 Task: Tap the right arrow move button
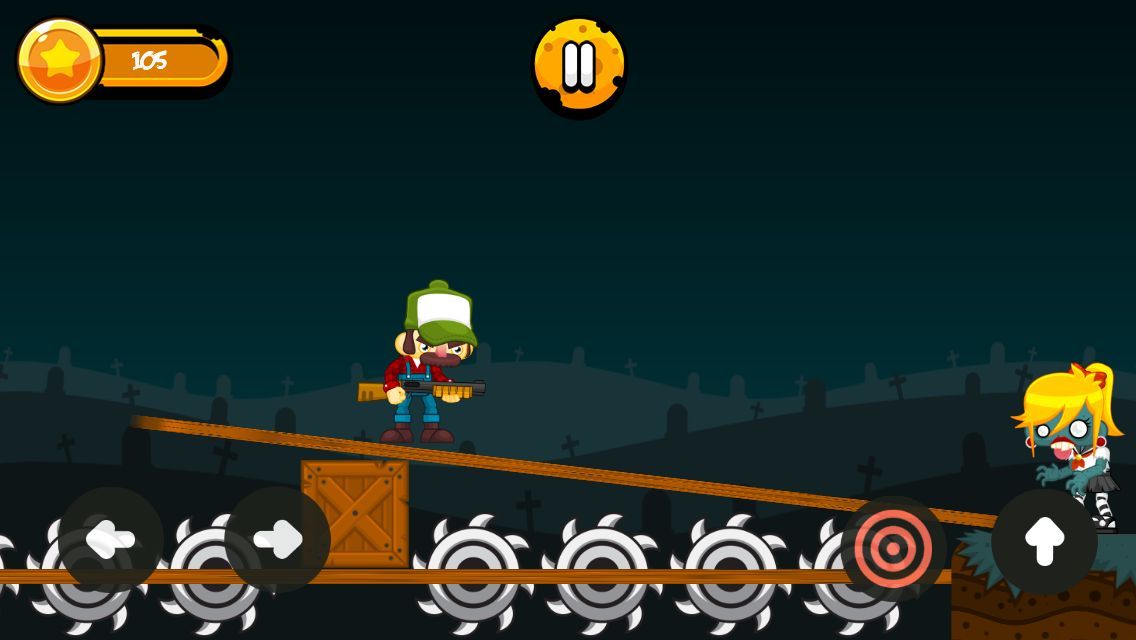click(277, 540)
